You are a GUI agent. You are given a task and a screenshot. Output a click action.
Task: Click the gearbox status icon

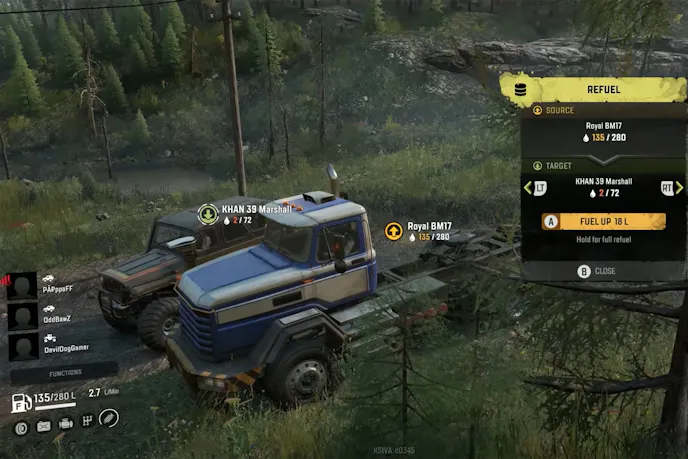point(87,423)
